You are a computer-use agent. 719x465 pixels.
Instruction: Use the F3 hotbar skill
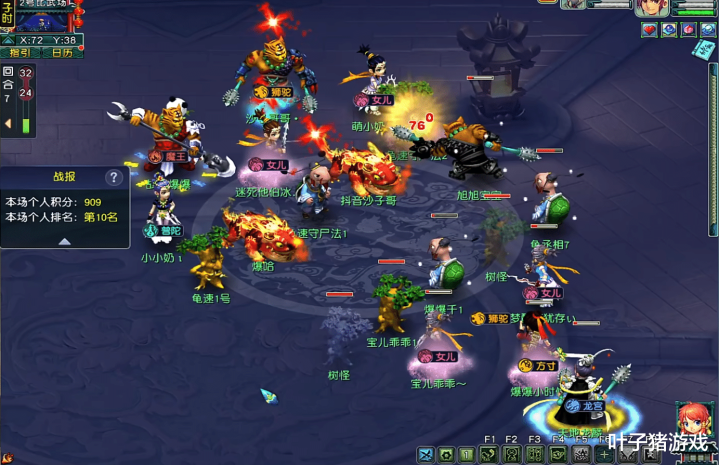point(534,455)
